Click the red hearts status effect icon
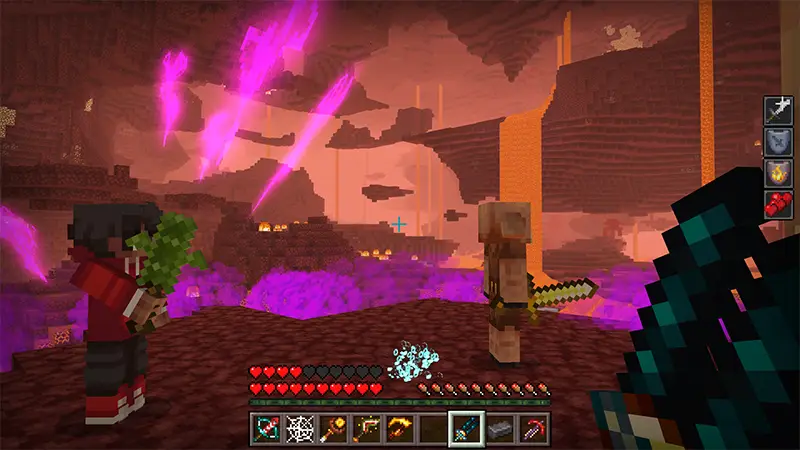Image resolution: width=800 pixels, height=450 pixels. 778,205
